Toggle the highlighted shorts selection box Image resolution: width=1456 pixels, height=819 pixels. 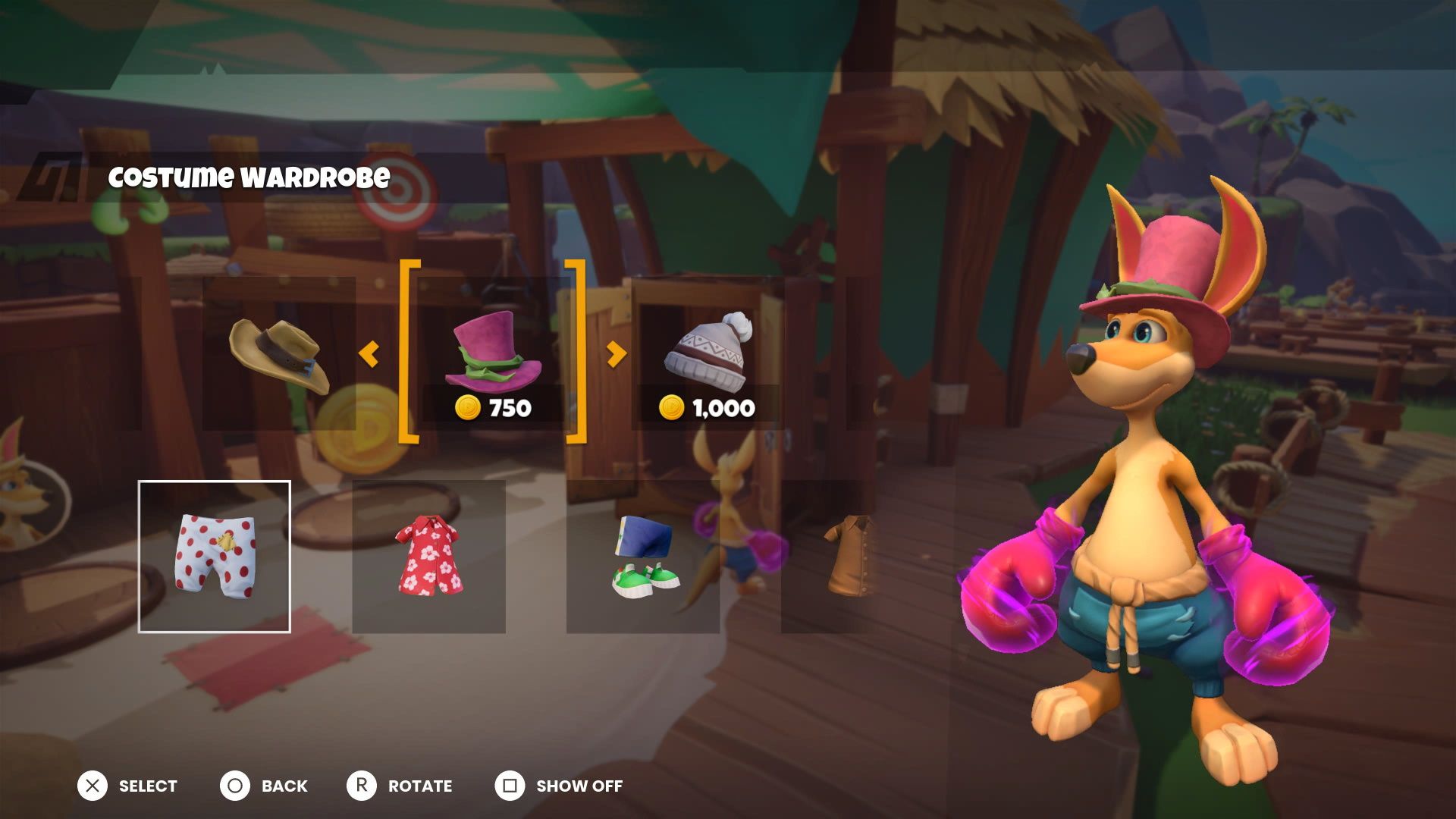(x=215, y=554)
